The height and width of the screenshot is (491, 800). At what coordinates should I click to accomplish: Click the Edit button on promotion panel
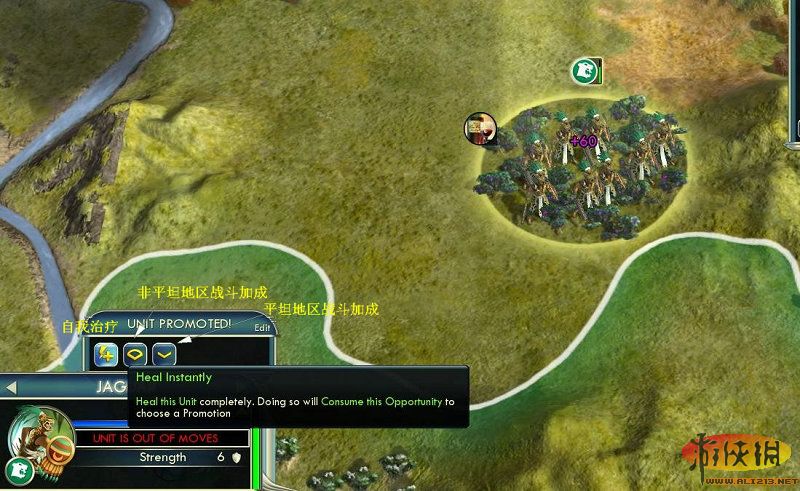click(x=262, y=328)
